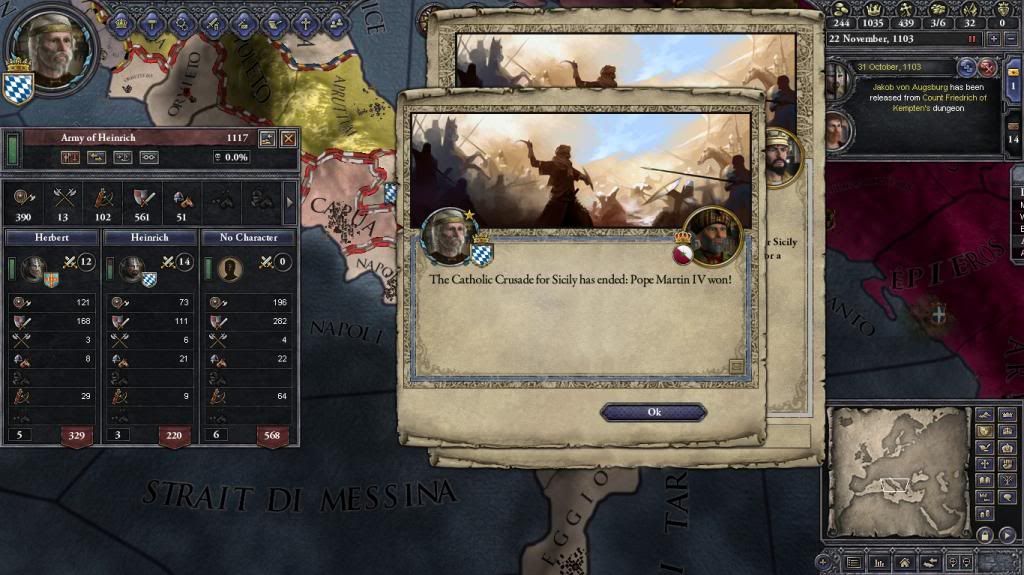Increase game speed with the plus button
The width and height of the screenshot is (1024, 575).
(x=993, y=38)
